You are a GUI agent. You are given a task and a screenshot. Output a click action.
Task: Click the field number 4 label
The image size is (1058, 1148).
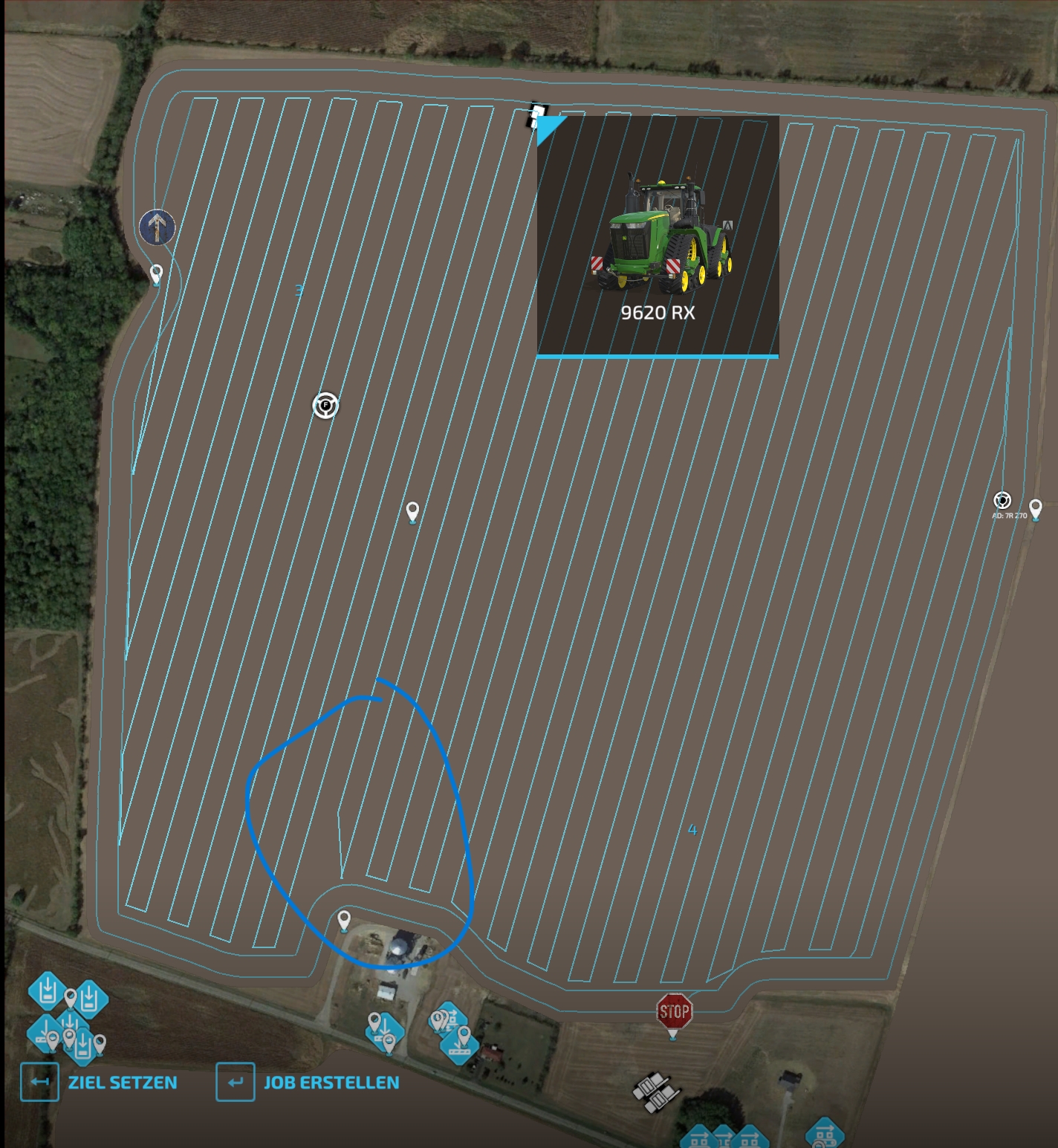point(693,830)
